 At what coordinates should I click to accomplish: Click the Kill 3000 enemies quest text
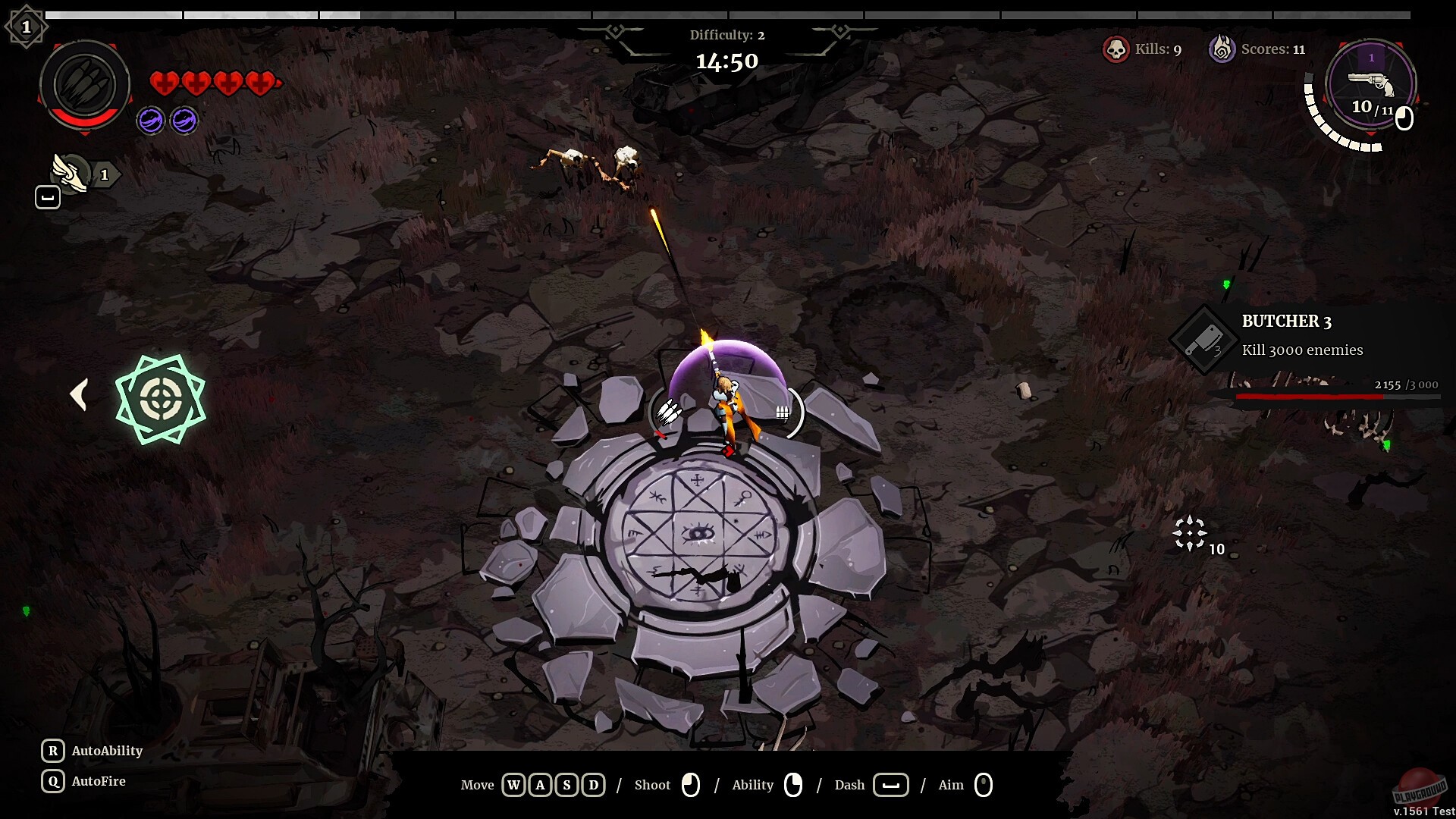[x=1302, y=350]
